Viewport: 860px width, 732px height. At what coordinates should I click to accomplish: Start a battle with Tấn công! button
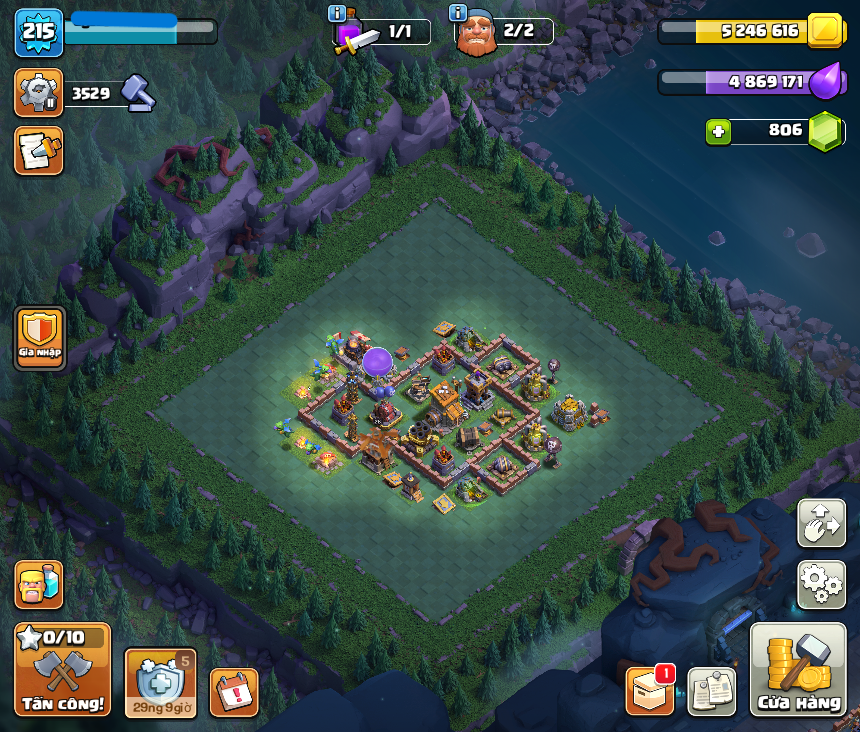[62, 669]
